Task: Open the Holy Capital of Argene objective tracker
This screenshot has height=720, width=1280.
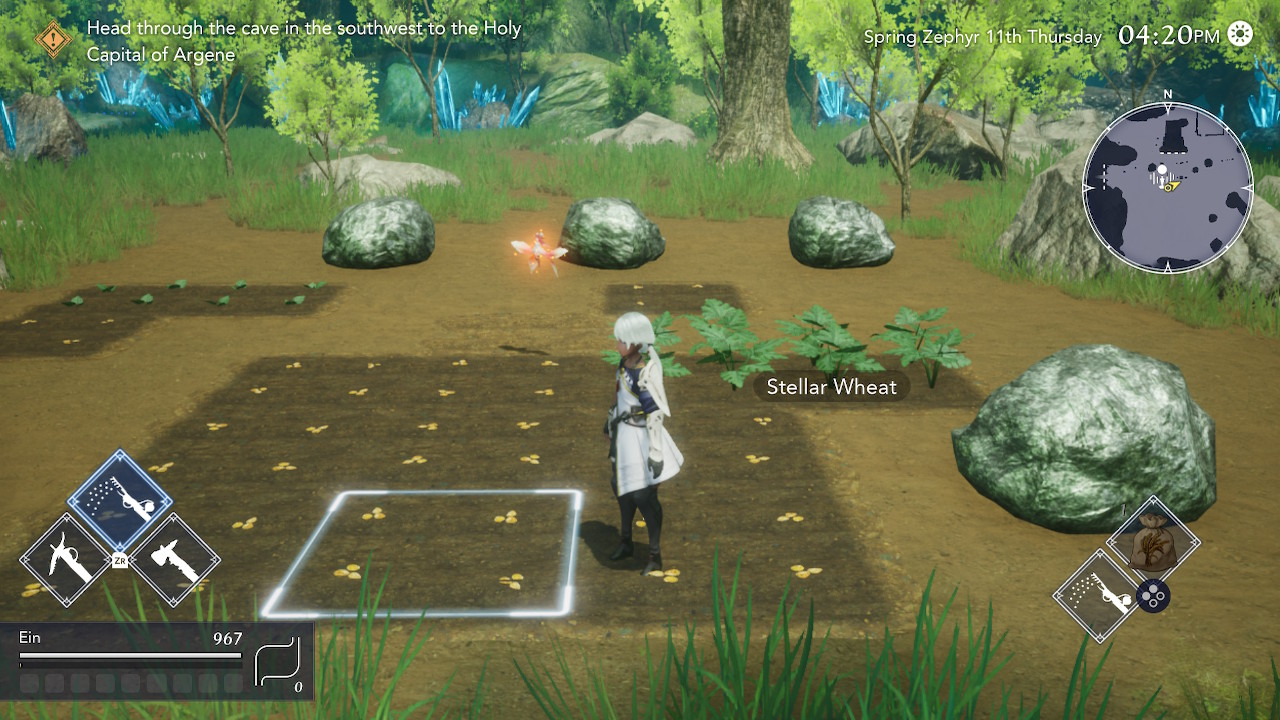Action: pyautogui.click(x=304, y=41)
